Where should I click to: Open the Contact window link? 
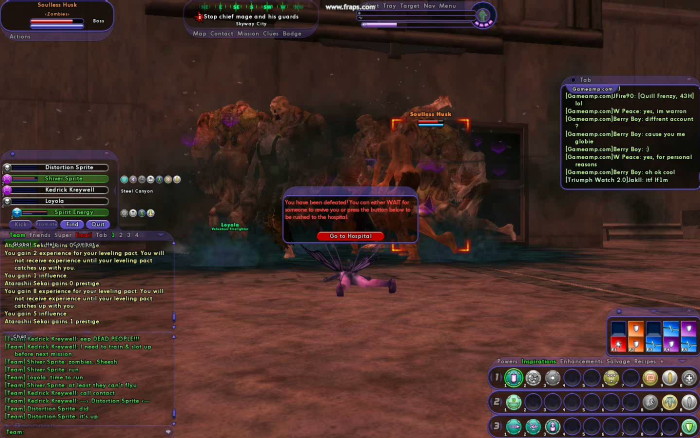222,34
